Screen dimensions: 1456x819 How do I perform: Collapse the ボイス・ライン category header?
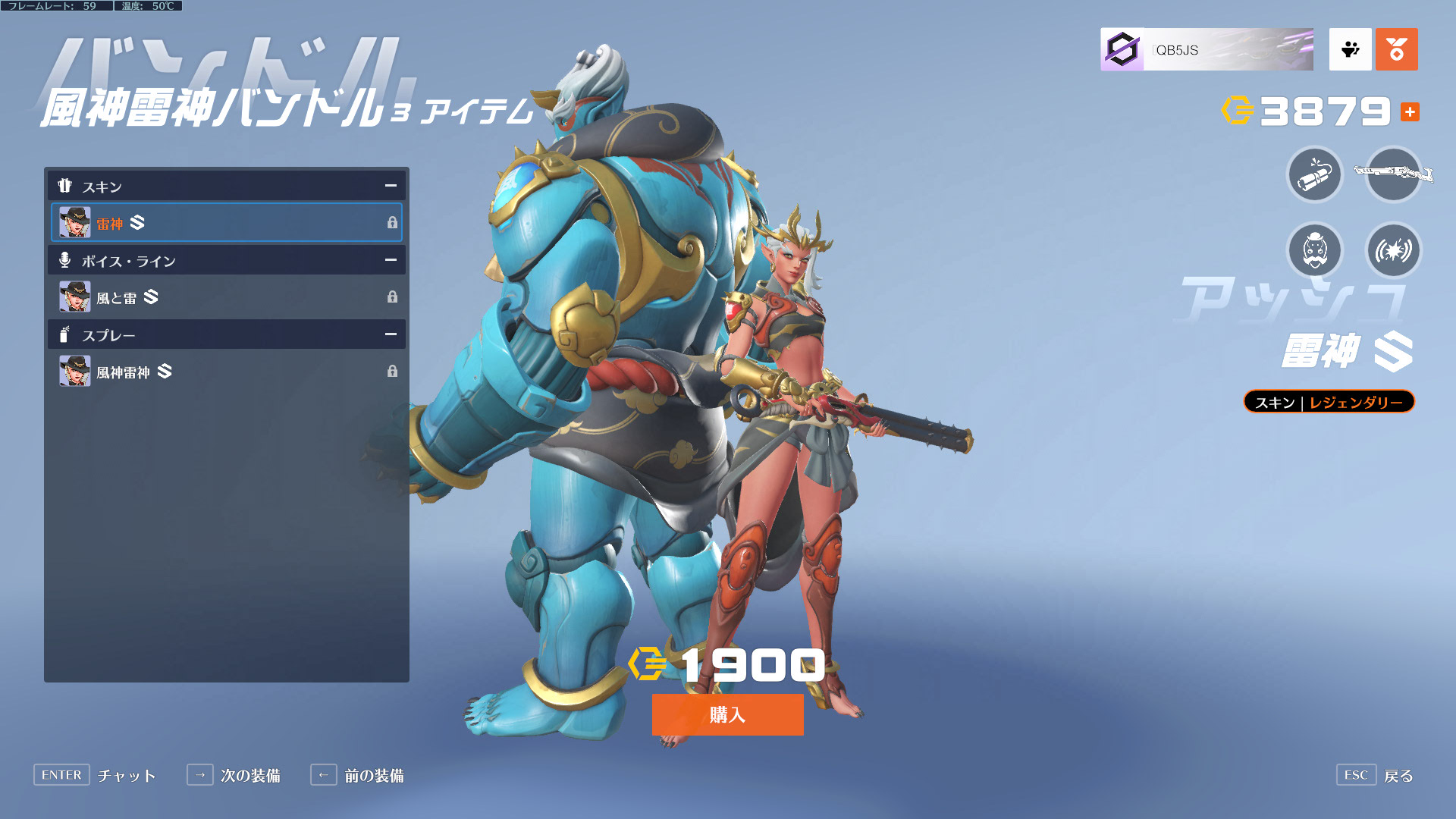point(391,260)
